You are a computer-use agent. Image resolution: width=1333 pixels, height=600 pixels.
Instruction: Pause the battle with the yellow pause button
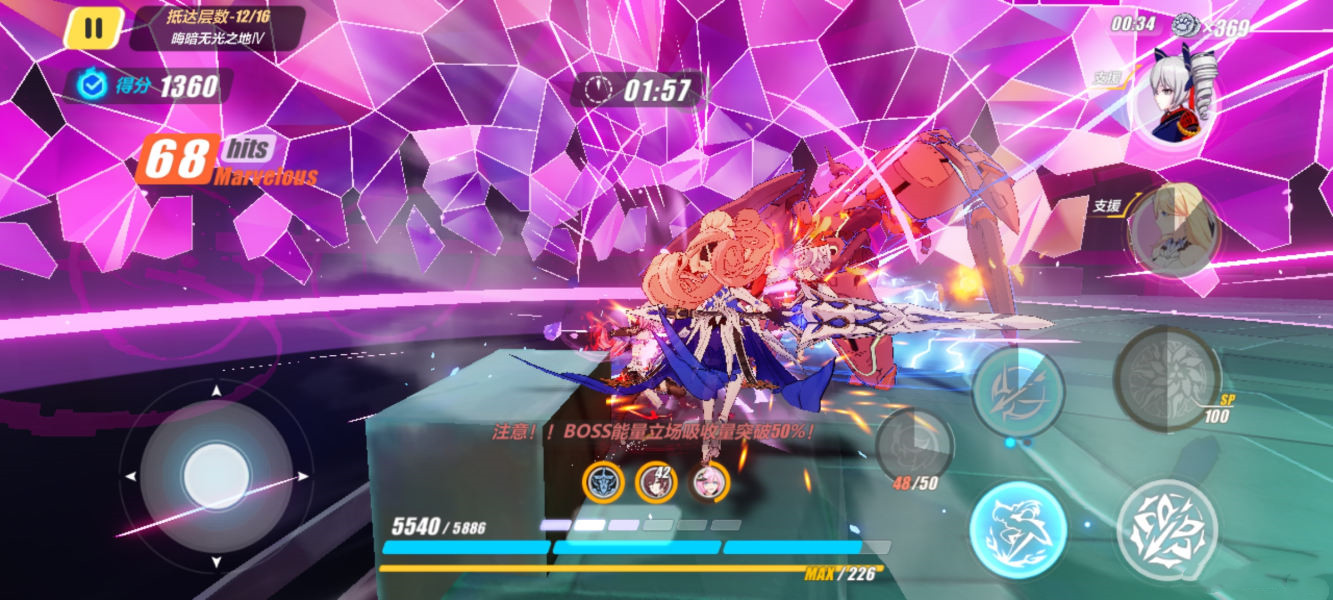pos(93,28)
